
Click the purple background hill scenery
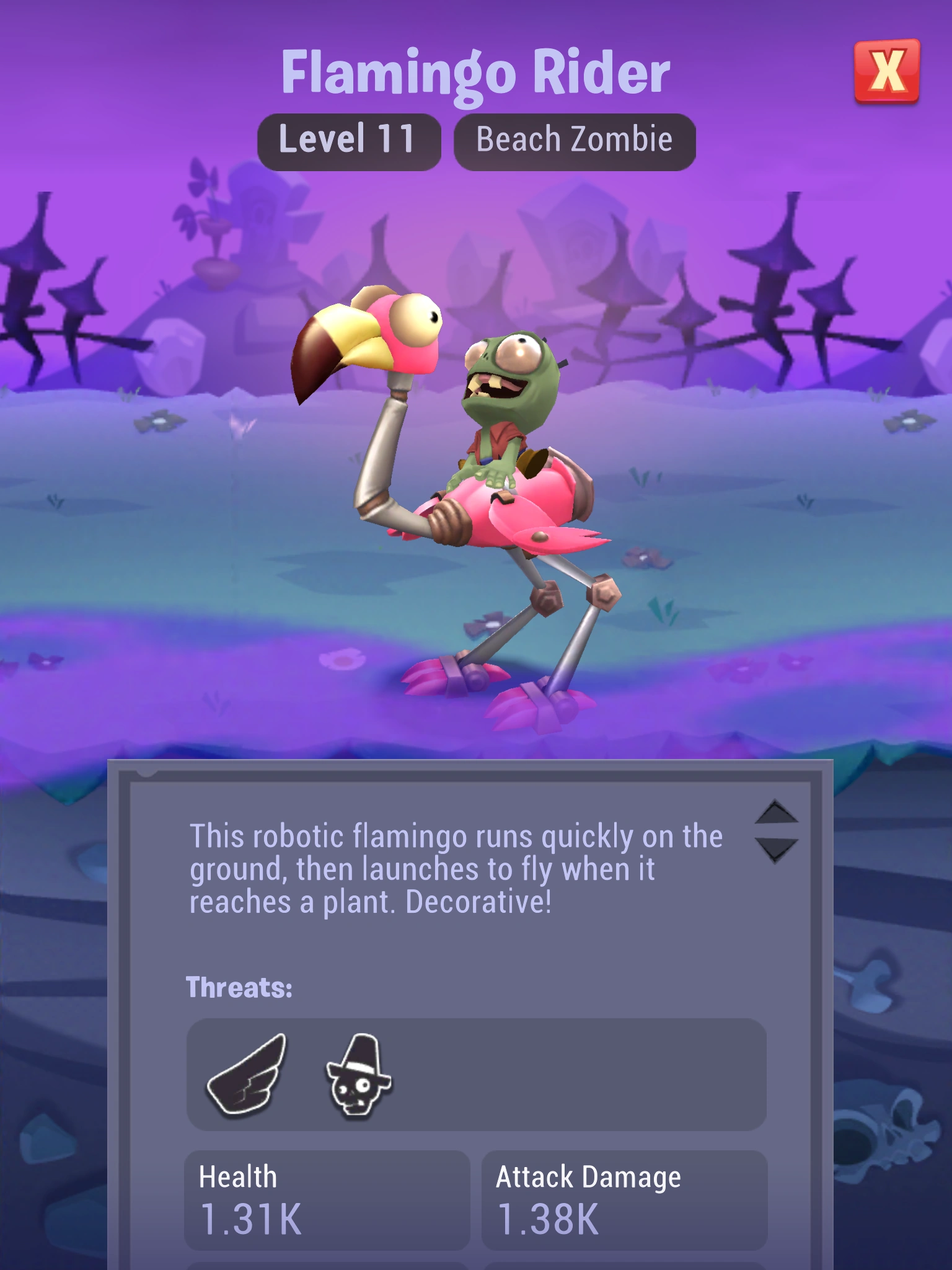coord(155,248)
